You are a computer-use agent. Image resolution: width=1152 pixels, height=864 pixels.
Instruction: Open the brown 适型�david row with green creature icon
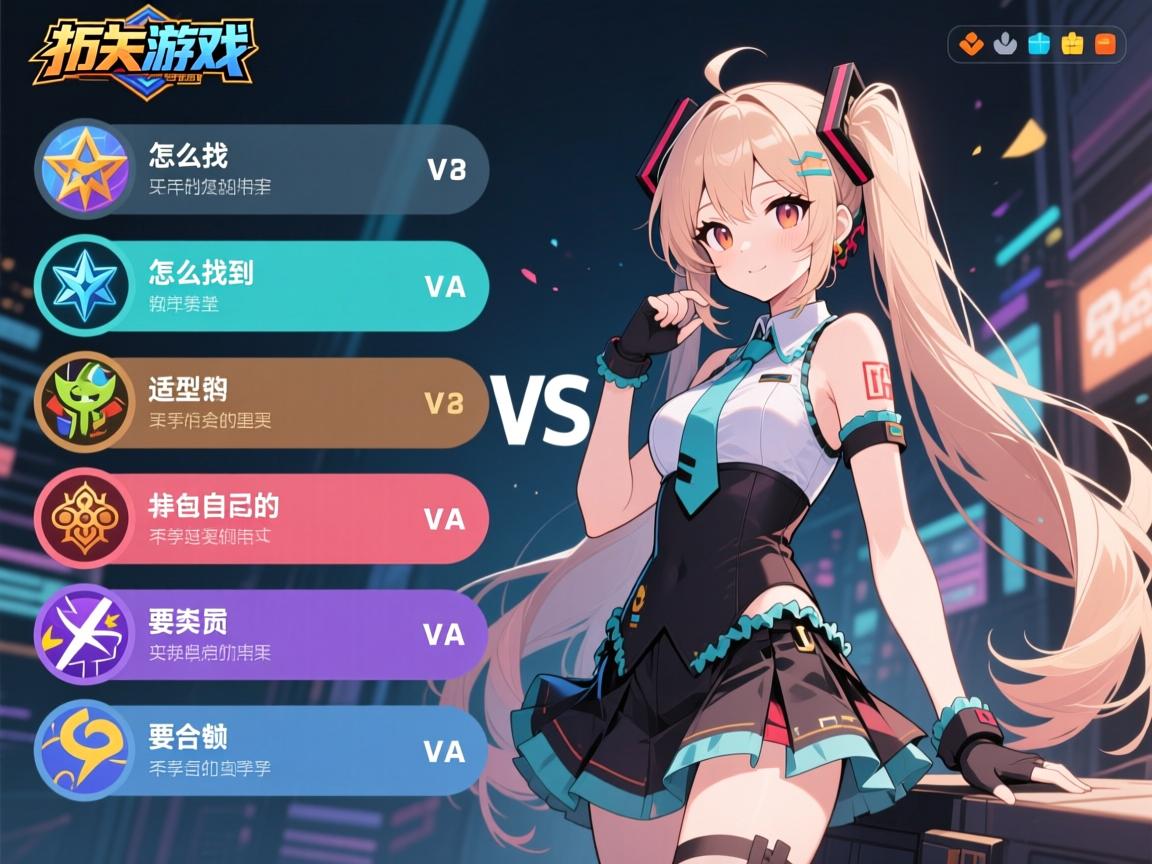pos(262,402)
